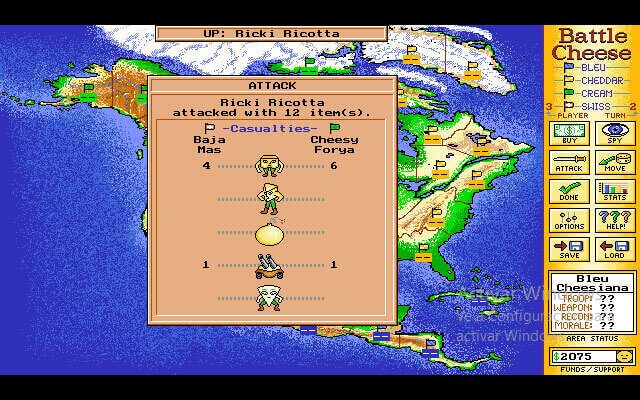Open the Help screen
This screenshot has width=640, height=400.
[x=614, y=220]
